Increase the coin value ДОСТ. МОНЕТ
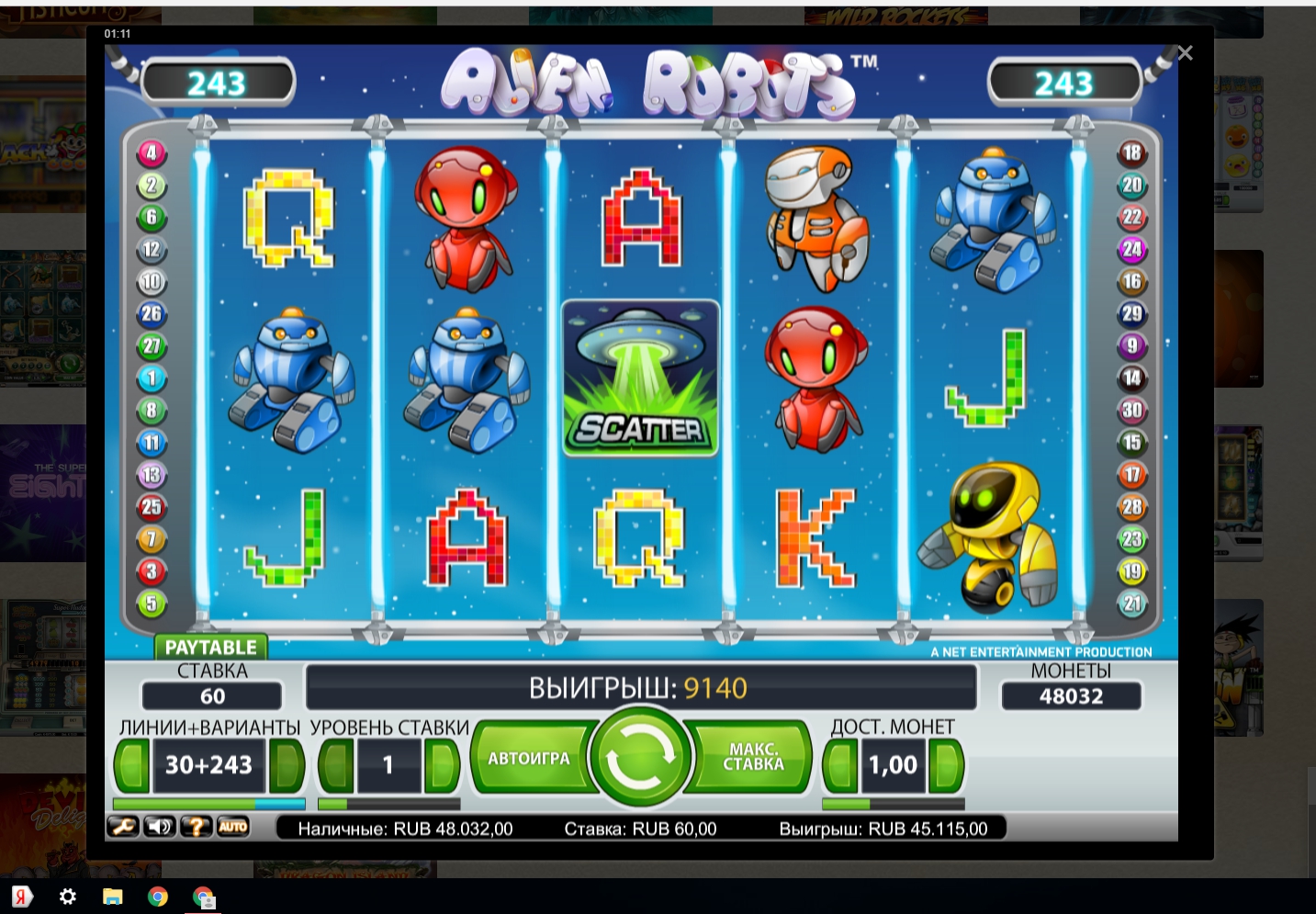 [x=946, y=764]
